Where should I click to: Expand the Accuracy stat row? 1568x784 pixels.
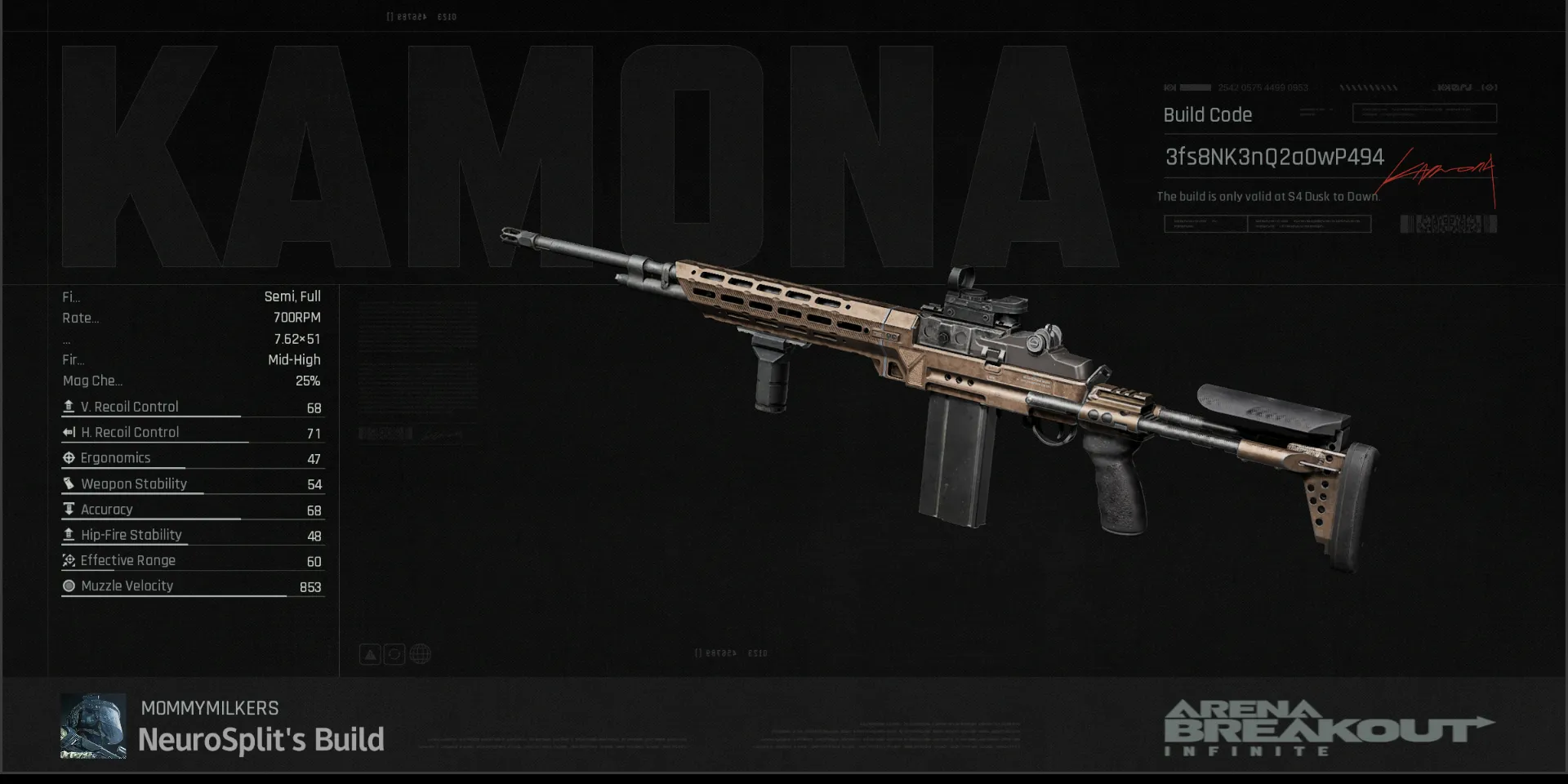(x=192, y=509)
